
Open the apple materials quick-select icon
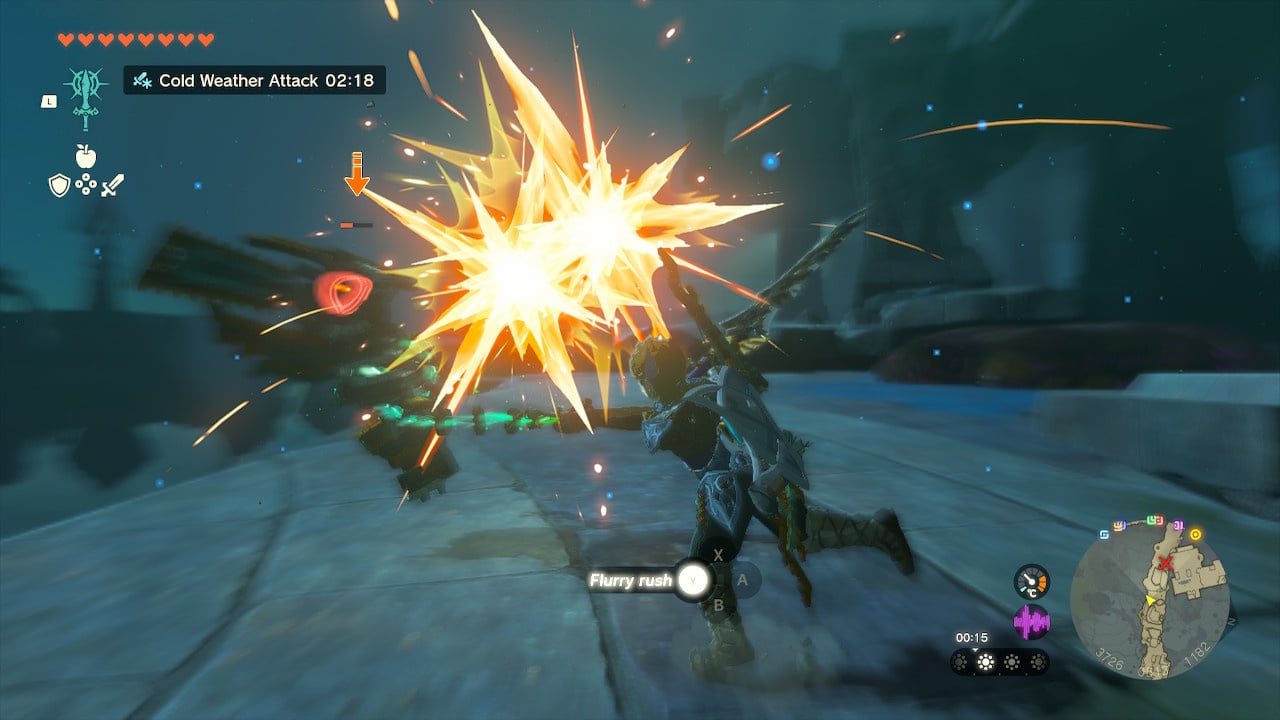click(85, 156)
